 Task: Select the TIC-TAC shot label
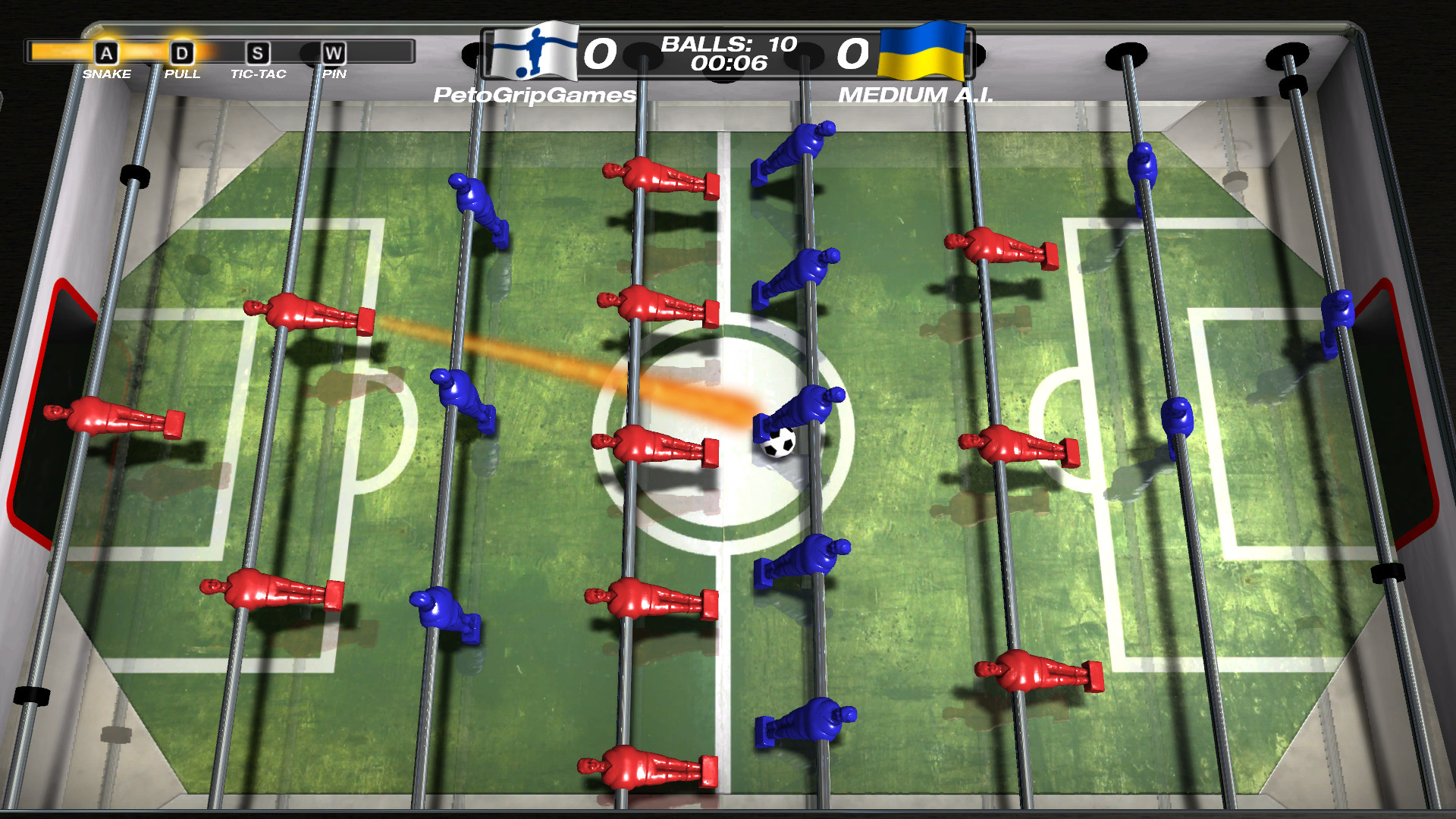point(258,74)
